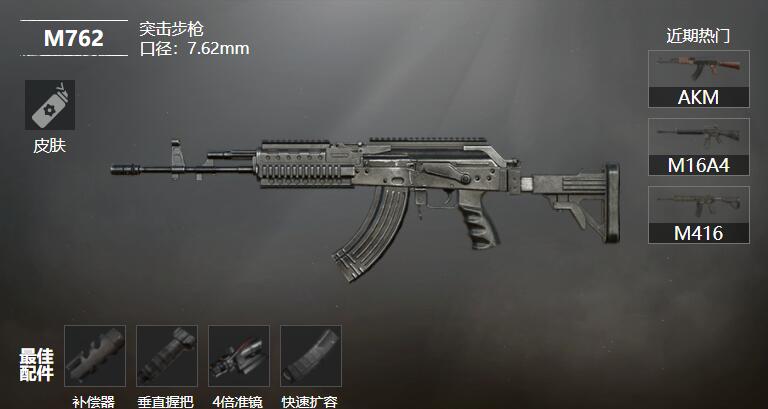The width and height of the screenshot is (768, 409).
Task: Select the AKM weapon thumbnail
Action: click(698, 79)
